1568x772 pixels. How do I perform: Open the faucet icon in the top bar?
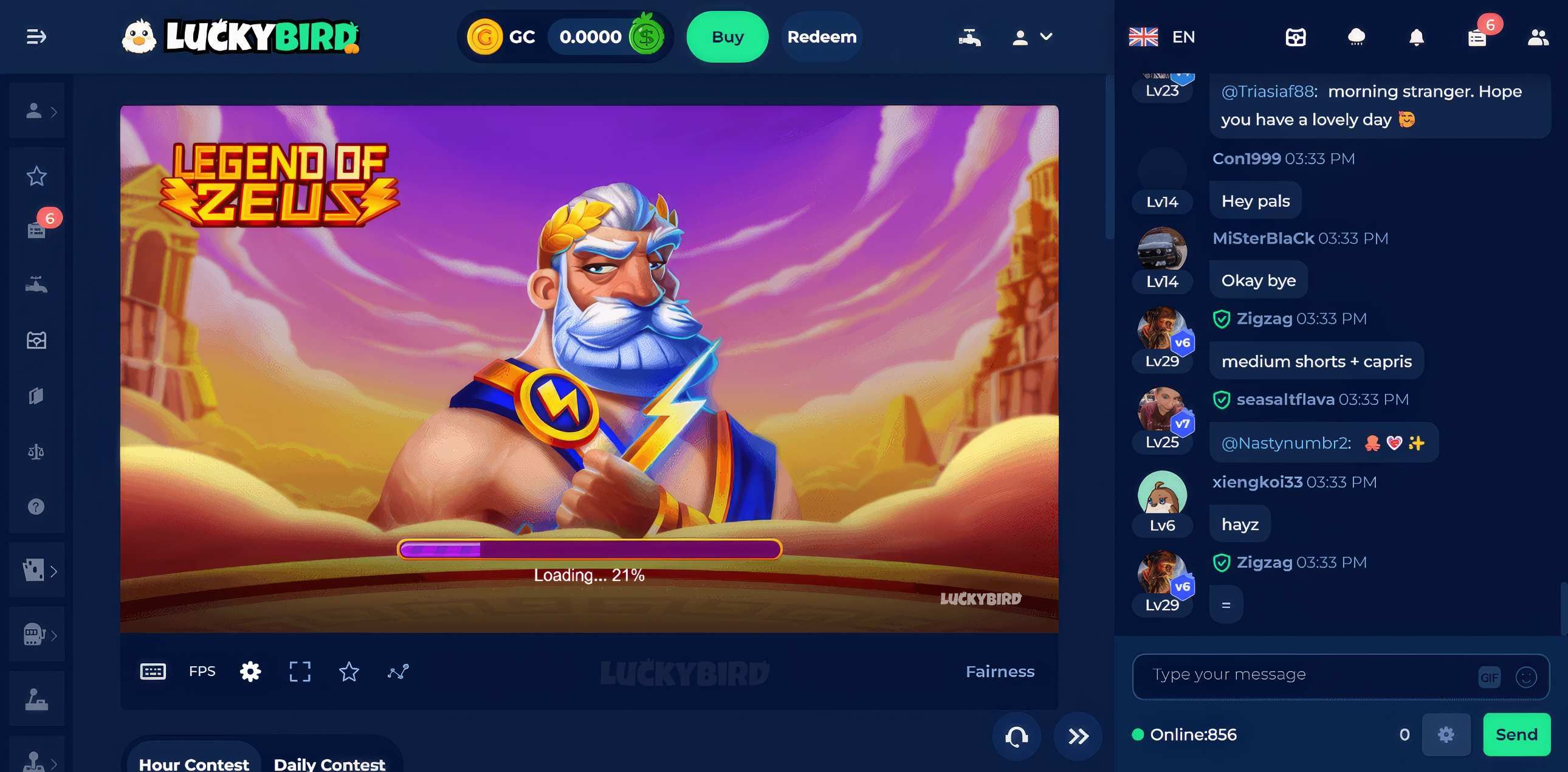969,36
